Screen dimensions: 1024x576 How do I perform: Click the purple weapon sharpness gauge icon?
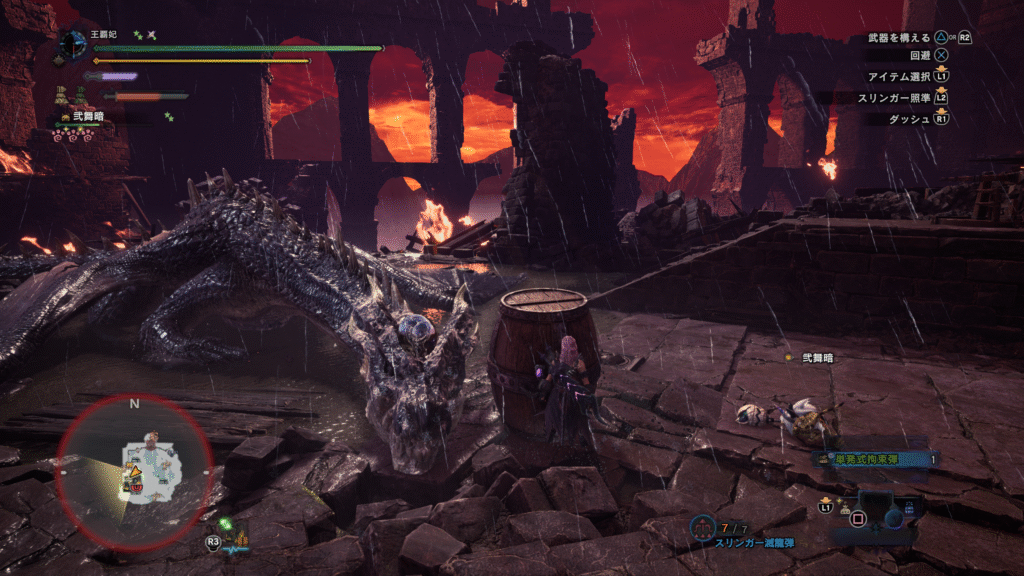coord(112,76)
